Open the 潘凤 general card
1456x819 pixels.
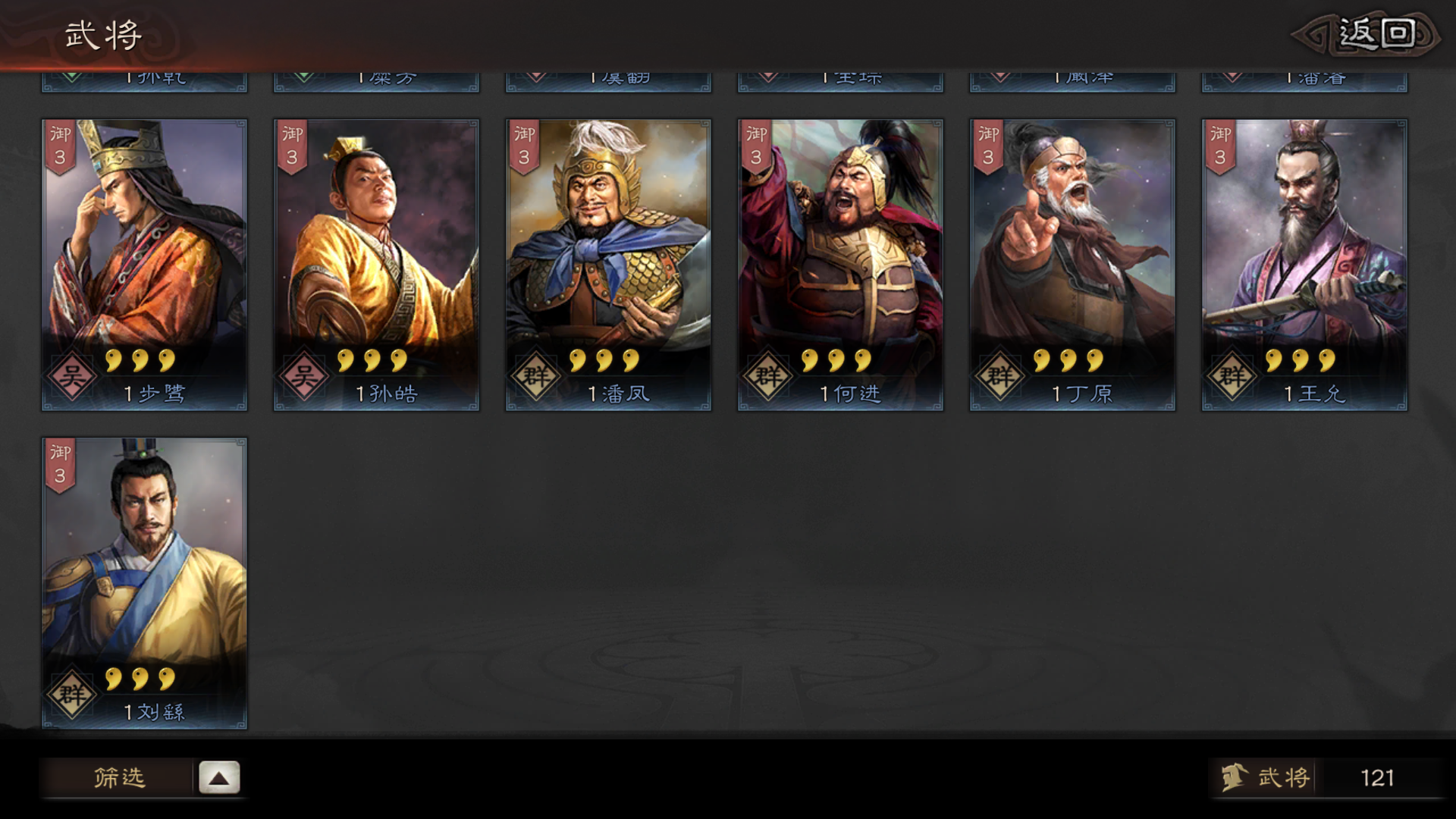pyautogui.click(x=608, y=265)
